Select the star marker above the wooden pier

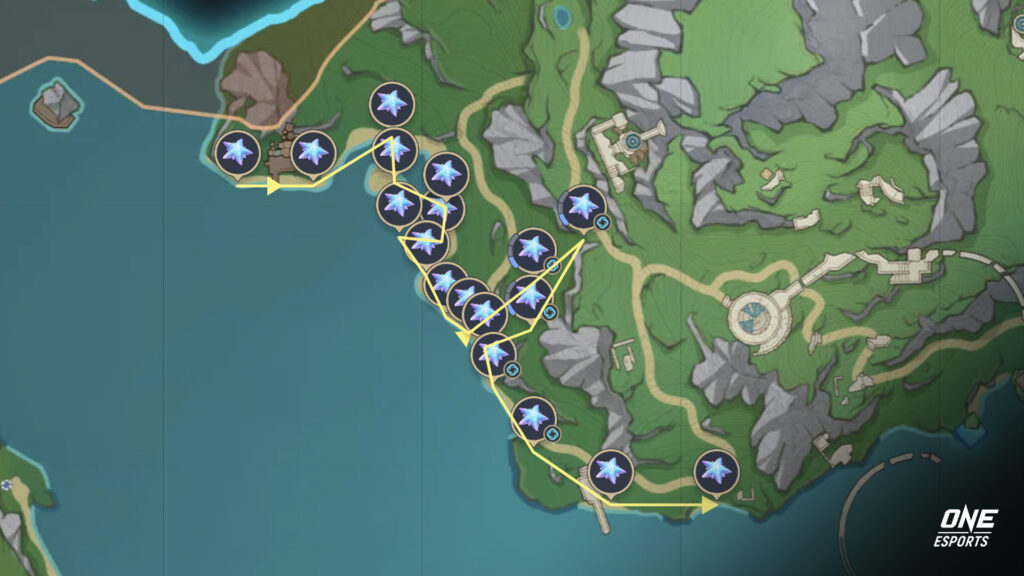610,471
